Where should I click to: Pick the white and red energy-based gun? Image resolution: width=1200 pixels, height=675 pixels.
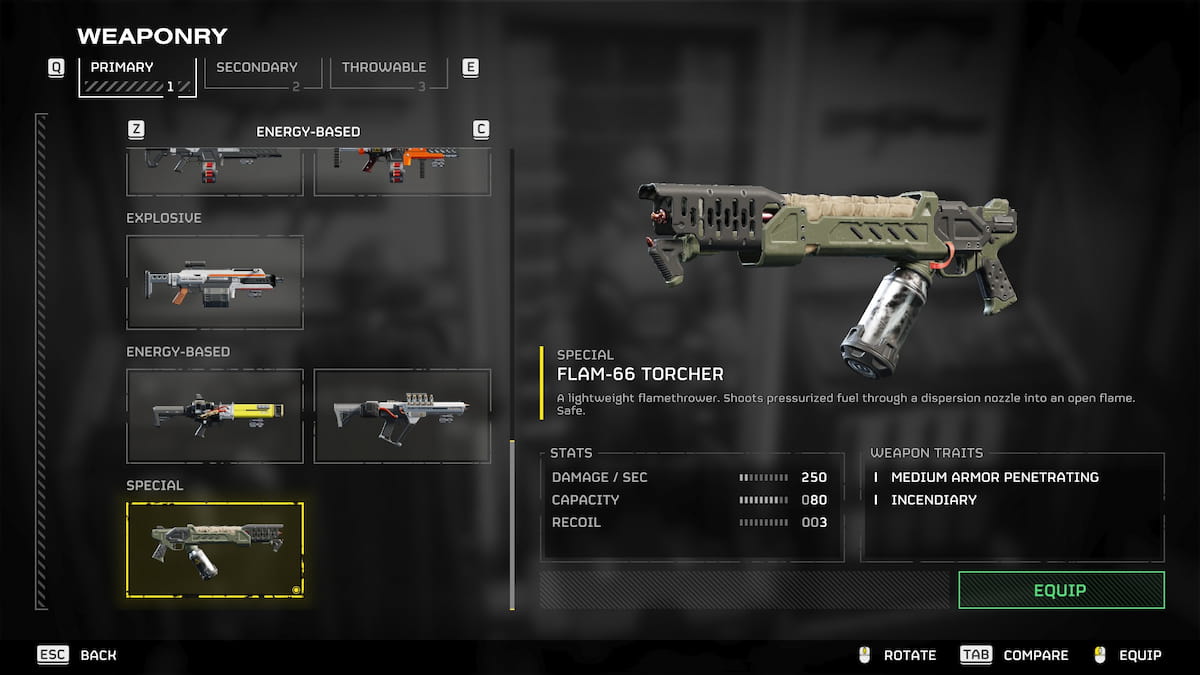click(402, 416)
